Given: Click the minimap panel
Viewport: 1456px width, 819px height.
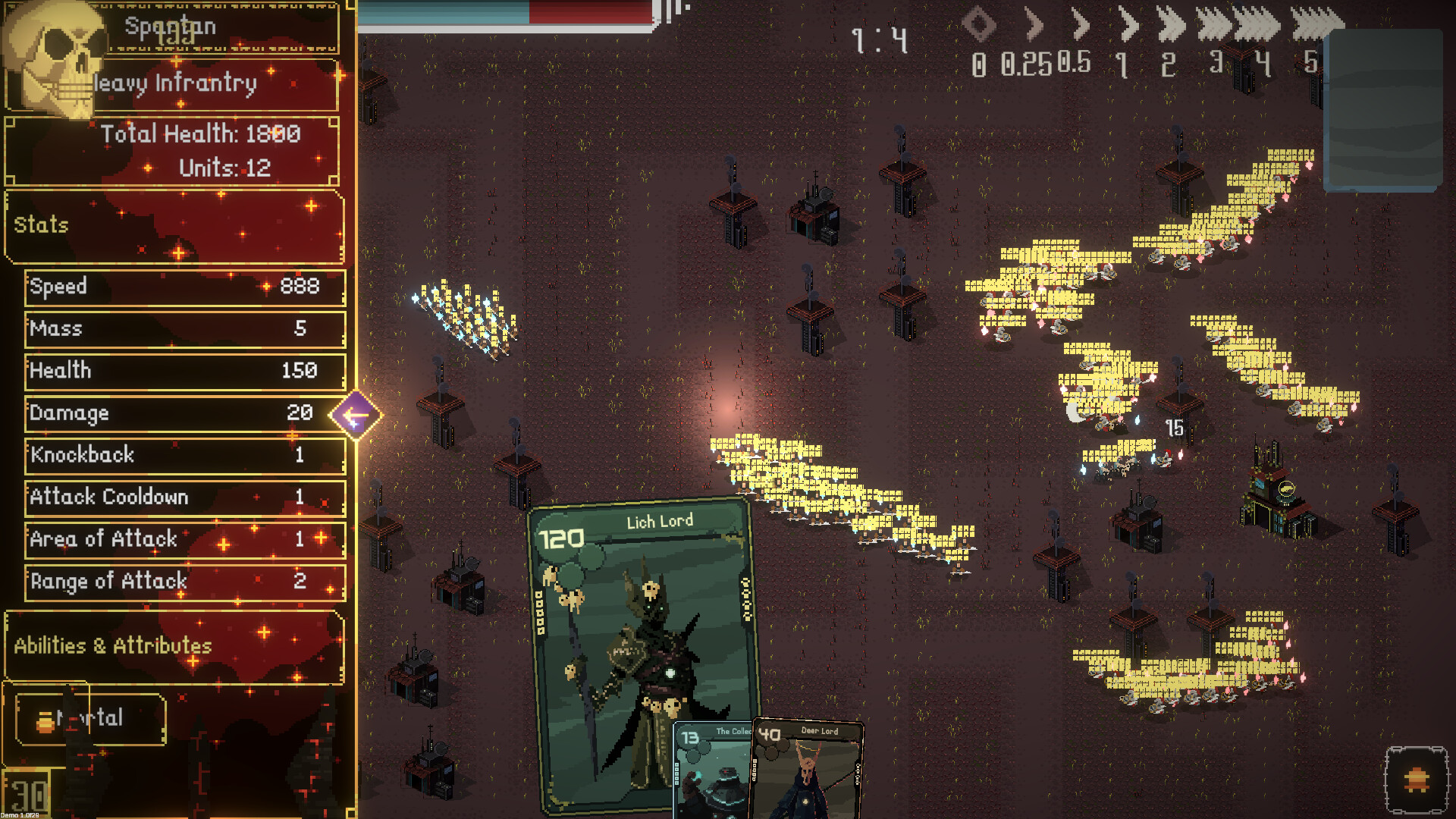Looking at the screenshot, I should 1383,108.
